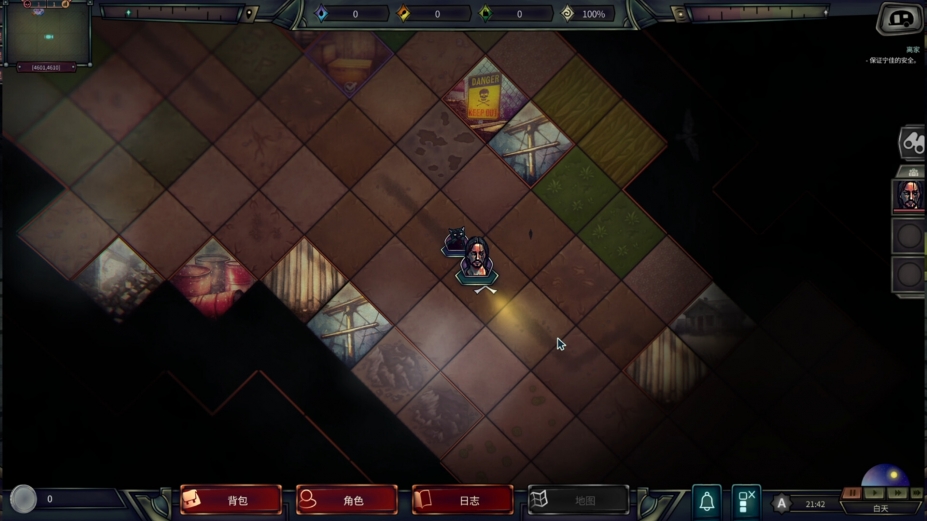Click the bell notification icon
Viewport: 927px width, 521px height.
click(x=706, y=501)
